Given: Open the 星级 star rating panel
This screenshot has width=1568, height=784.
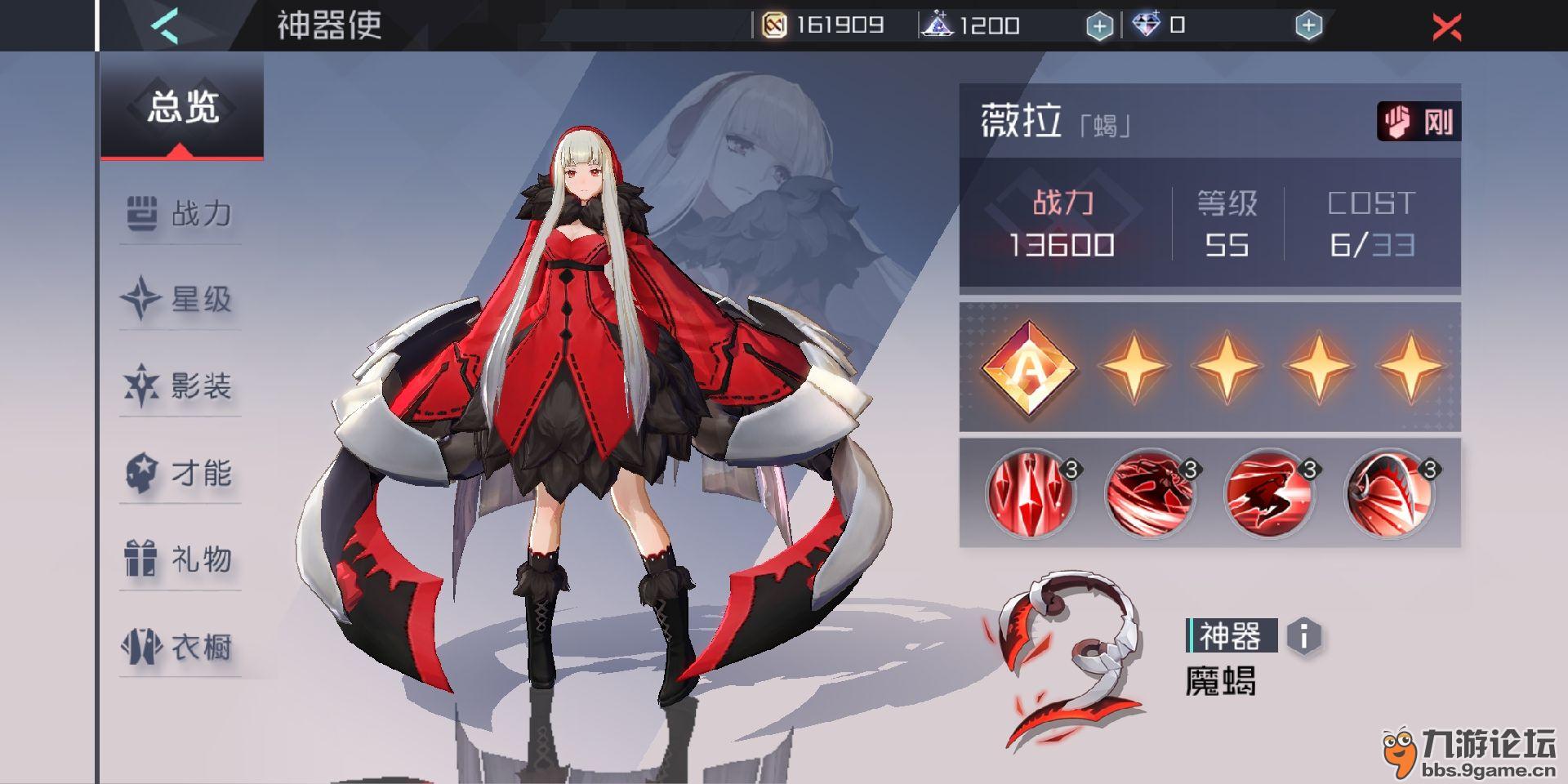Looking at the screenshot, I should pos(140,300).
